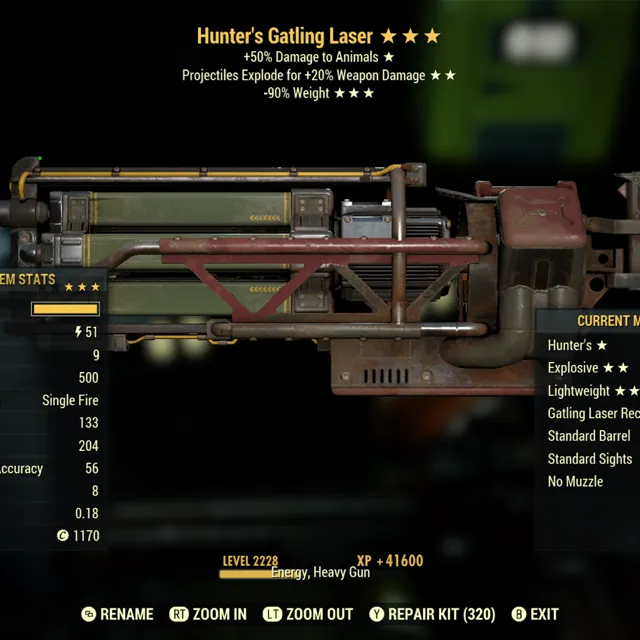Click the Rename option
The height and width of the screenshot is (640, 640).
point(117,614)
